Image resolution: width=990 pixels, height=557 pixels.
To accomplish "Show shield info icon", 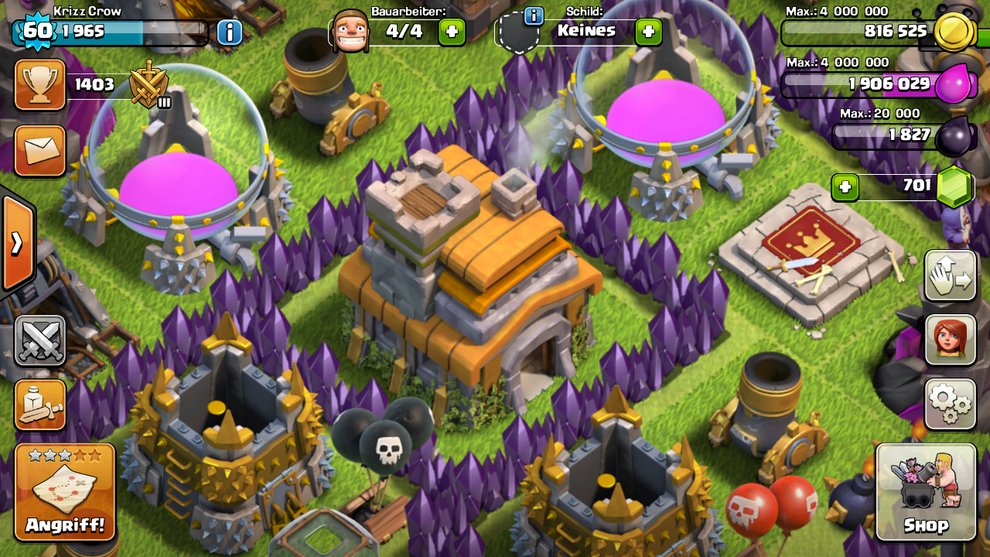I will 533,15.
